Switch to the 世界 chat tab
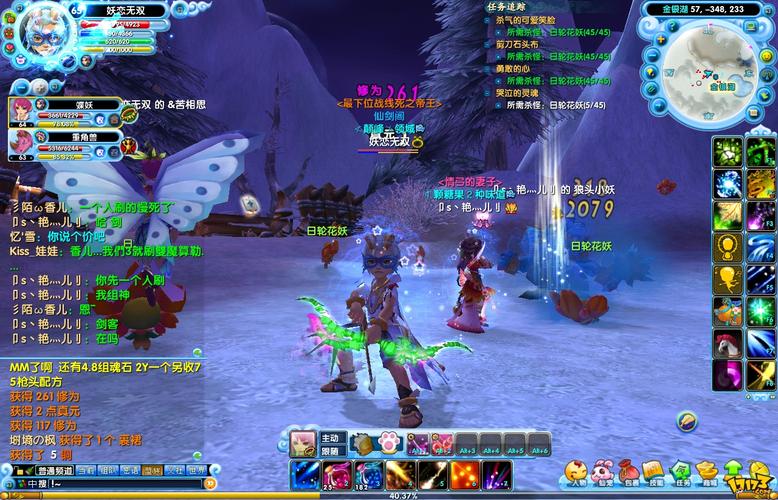Screen dimensions: 778x500 coord(198,469)
